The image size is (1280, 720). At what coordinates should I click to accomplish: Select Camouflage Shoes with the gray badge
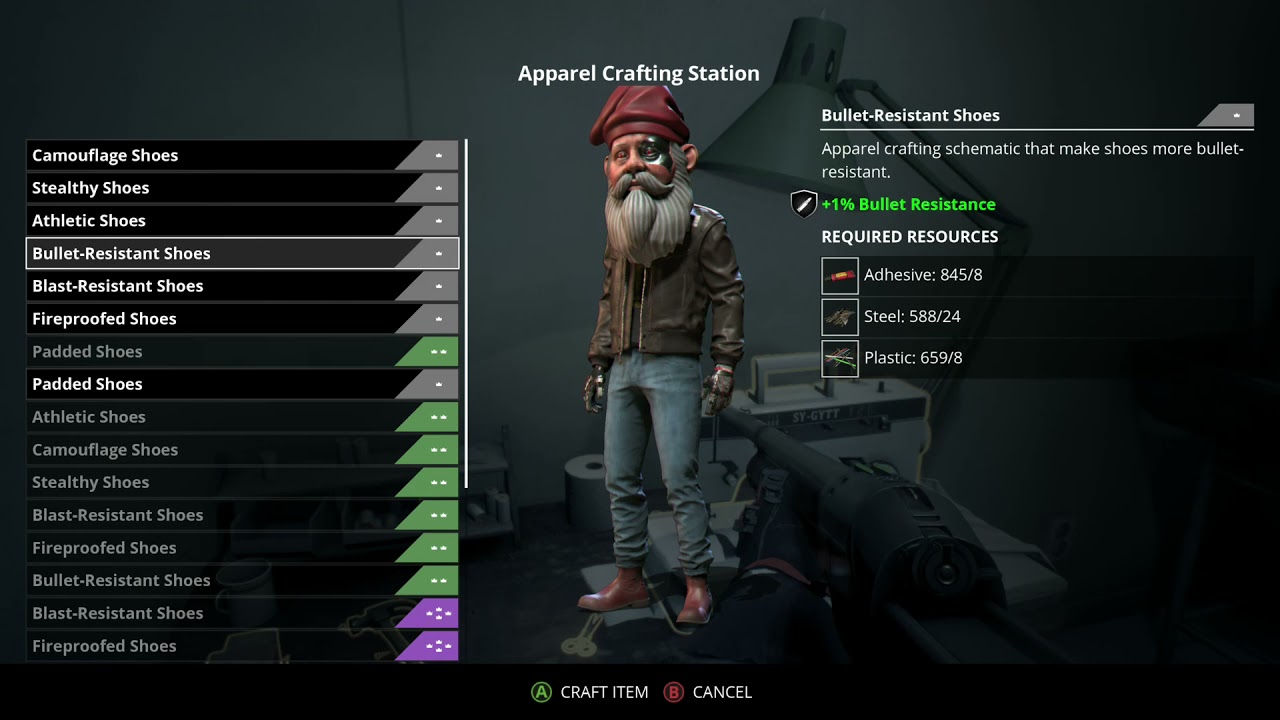coord(240,155)
